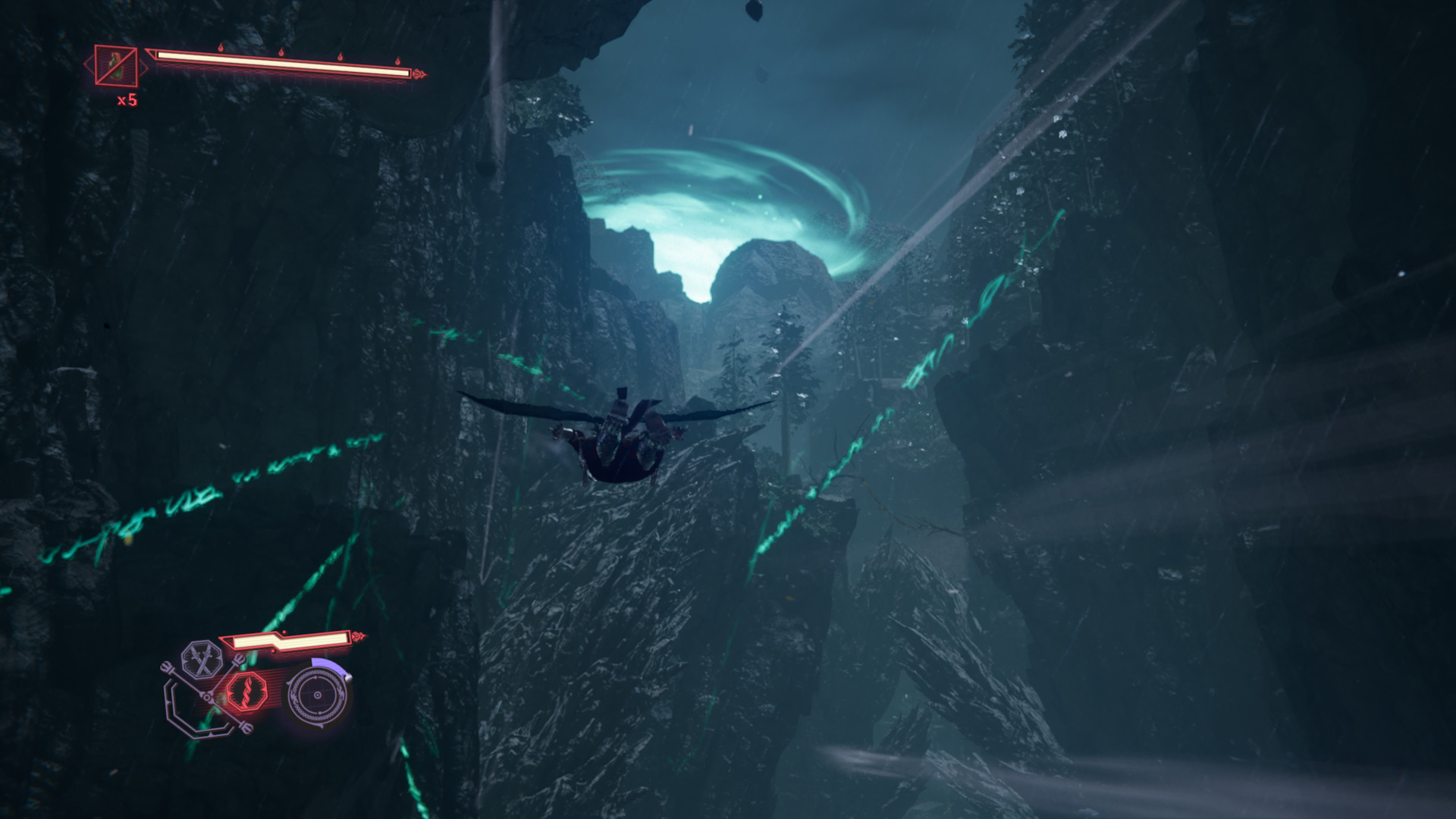The height and width of the screenshot is (819, 1456).
Task: Activate the red twisted flame ability
Action: point(246,691)
